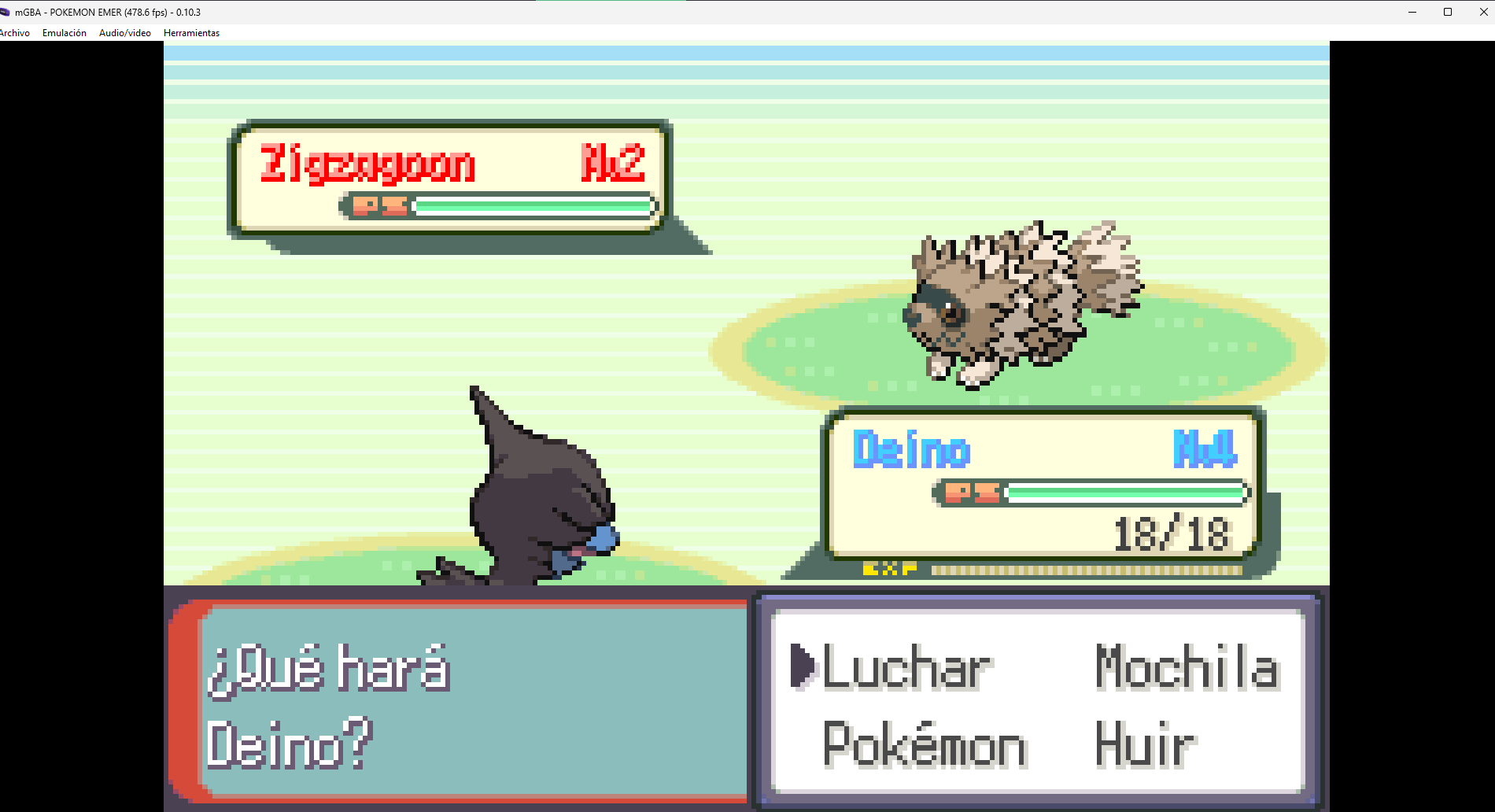Open the Herramientas menu

click(x=191, y=33)
